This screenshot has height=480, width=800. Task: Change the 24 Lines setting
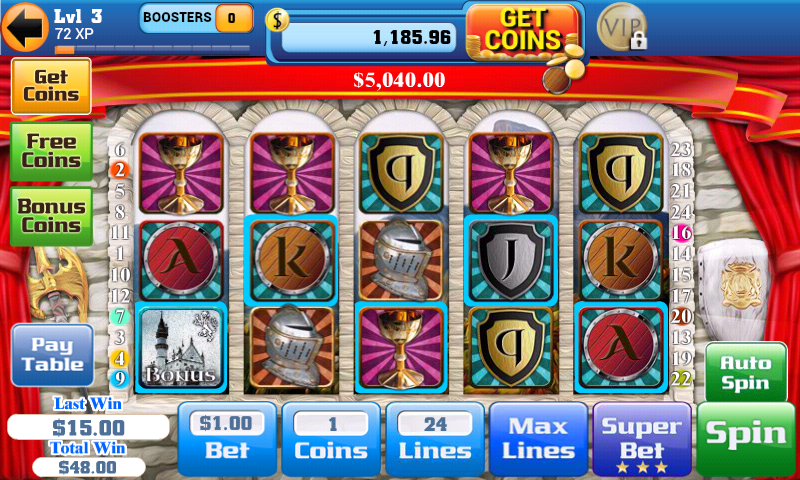[x=435, y=438]
